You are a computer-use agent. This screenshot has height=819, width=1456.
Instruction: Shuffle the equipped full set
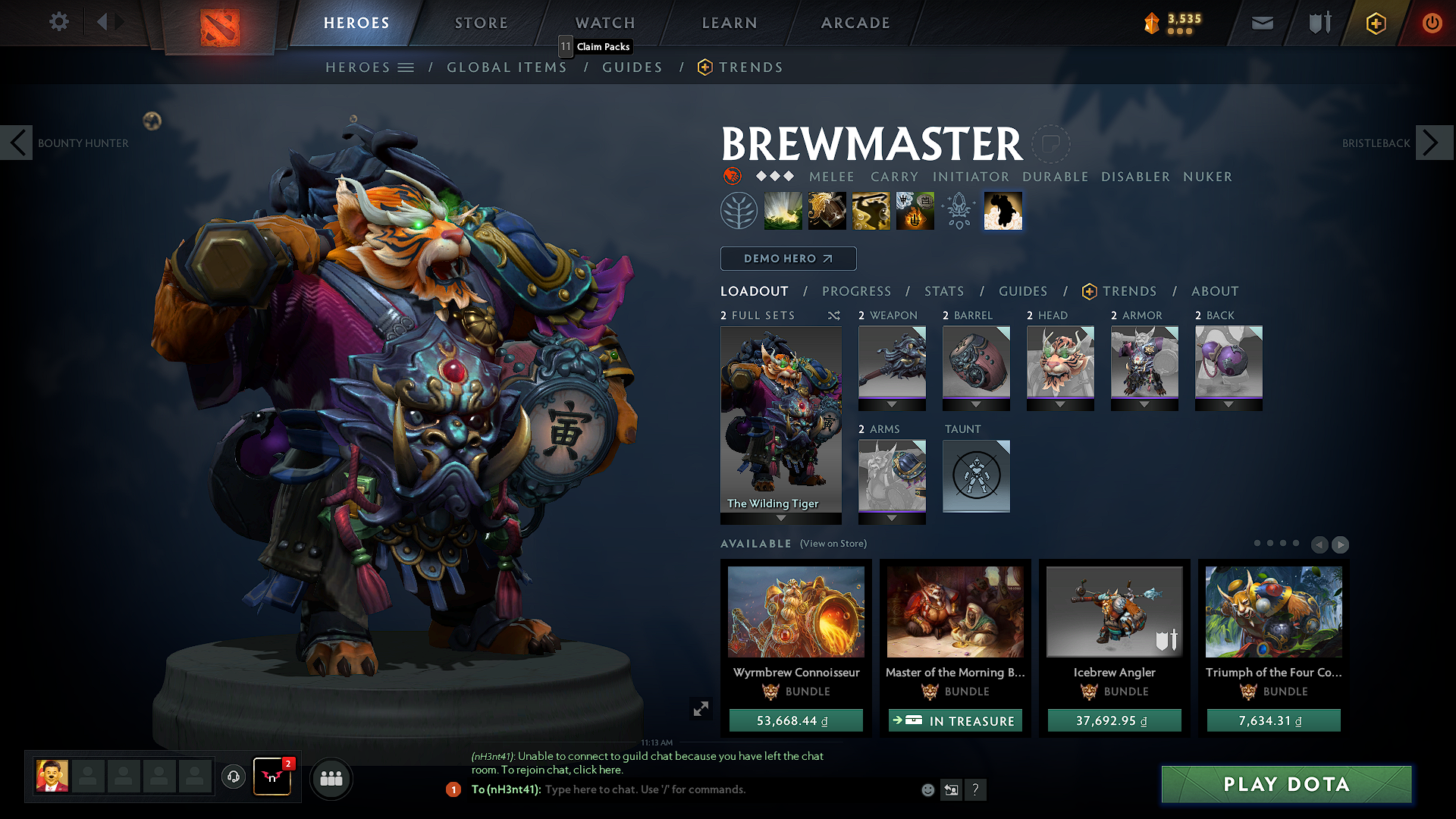[833, 315]
